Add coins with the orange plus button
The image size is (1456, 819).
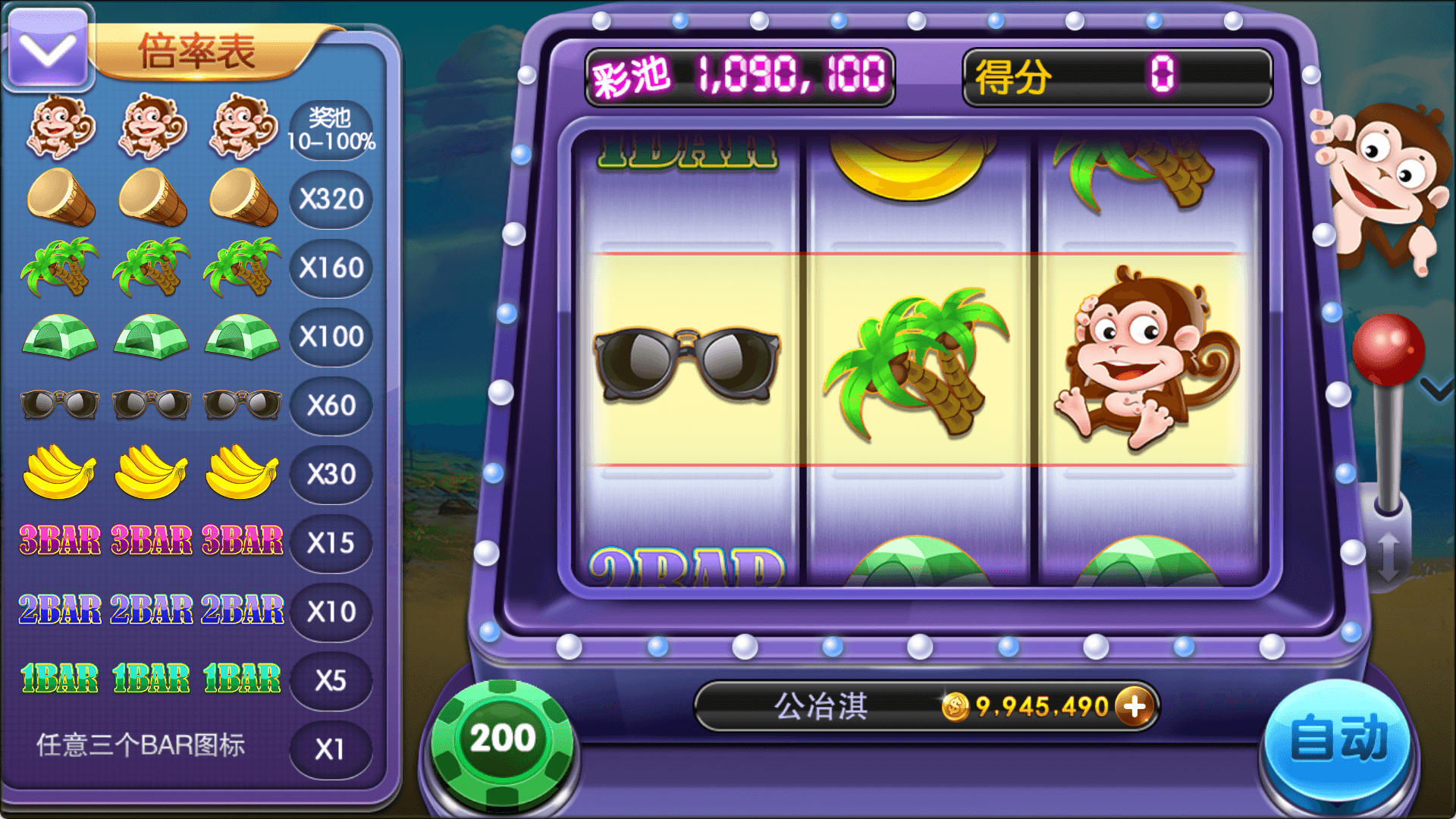[1134, 707]
